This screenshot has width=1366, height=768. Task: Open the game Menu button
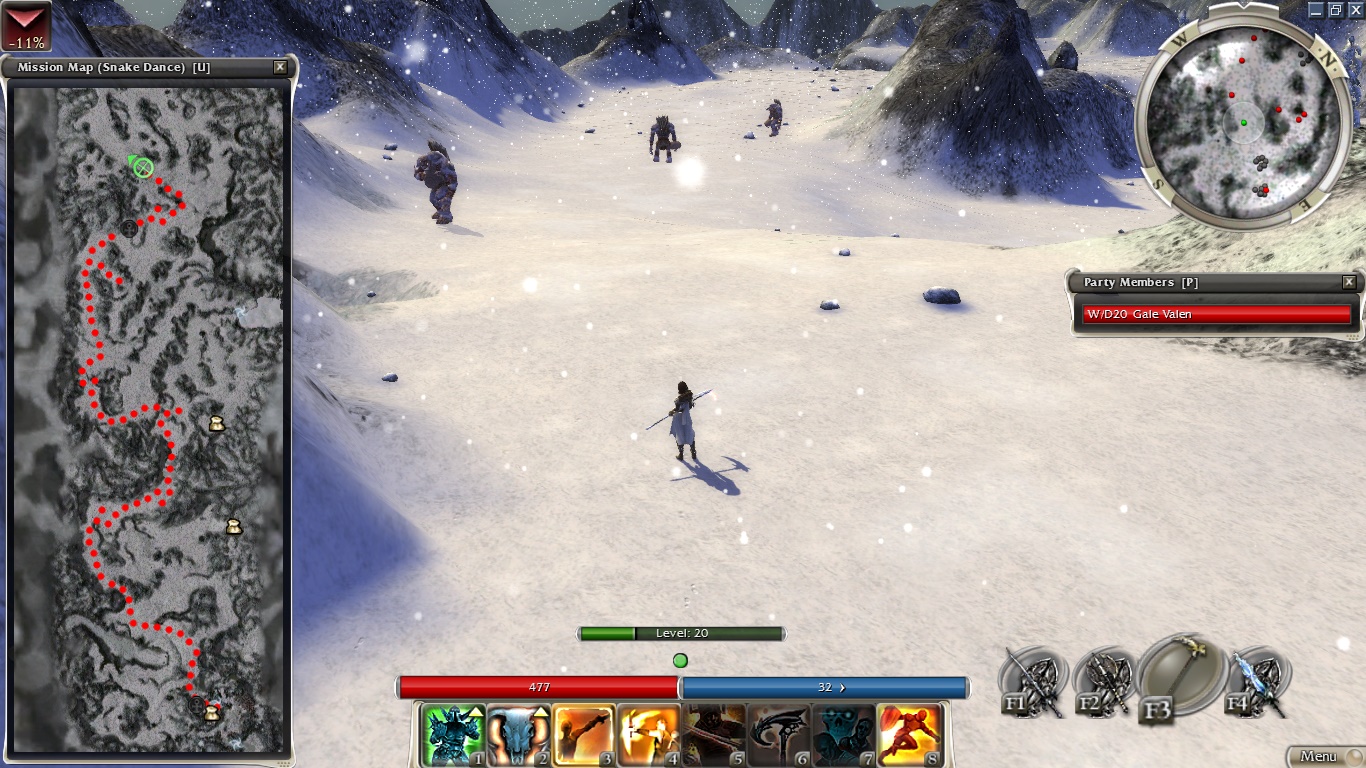[x=1324, y=756]
